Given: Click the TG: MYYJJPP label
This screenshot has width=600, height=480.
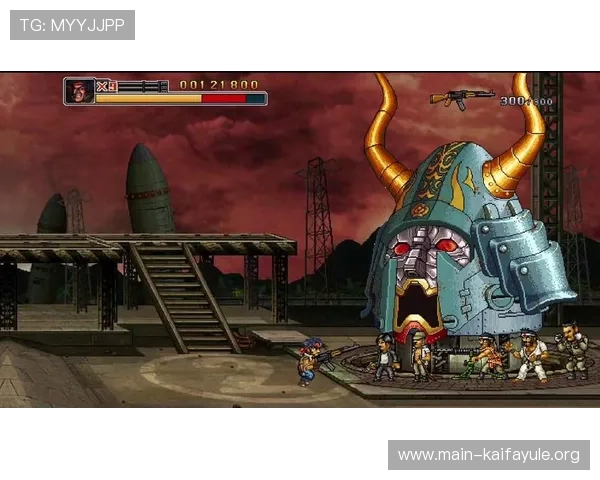Looking at the screenshot, I should click(x=72, y=24).
